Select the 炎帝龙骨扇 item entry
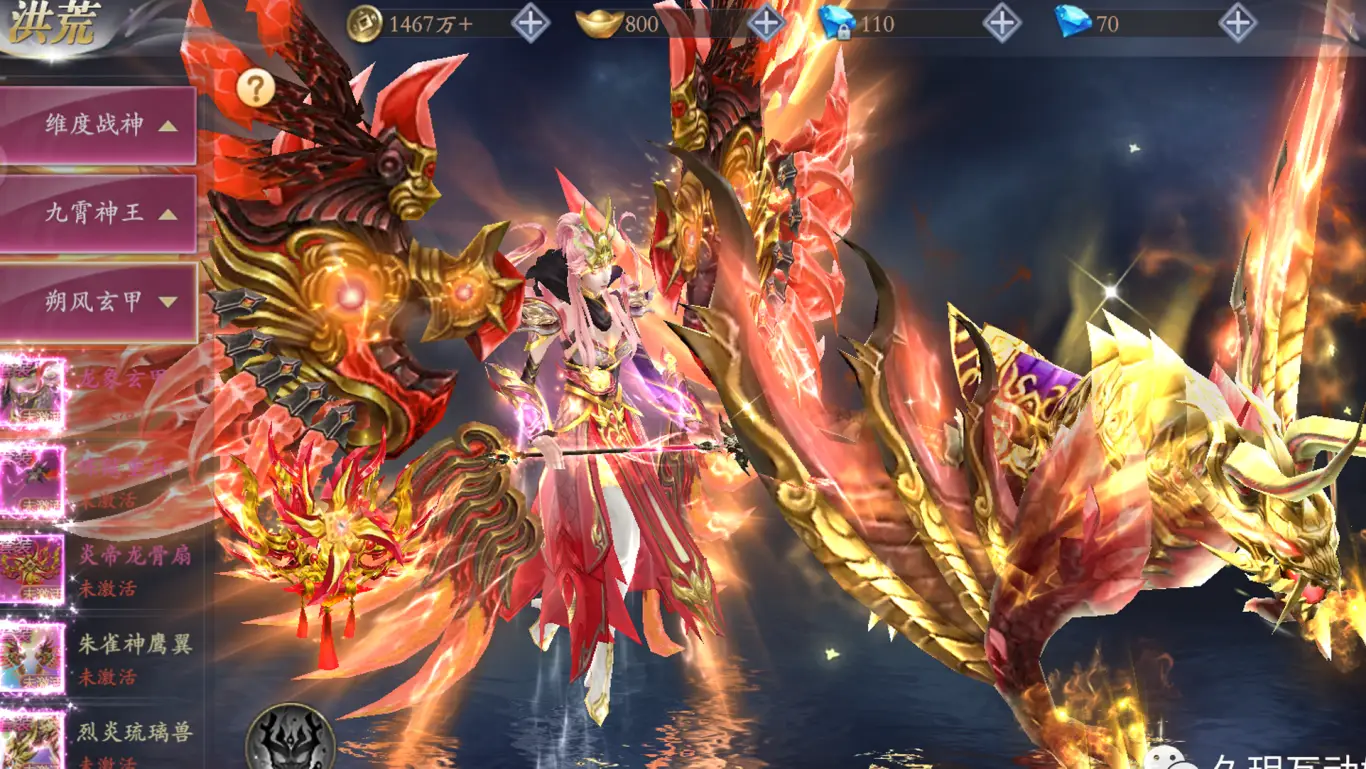The image size is (1366, 769). (100, 570)
